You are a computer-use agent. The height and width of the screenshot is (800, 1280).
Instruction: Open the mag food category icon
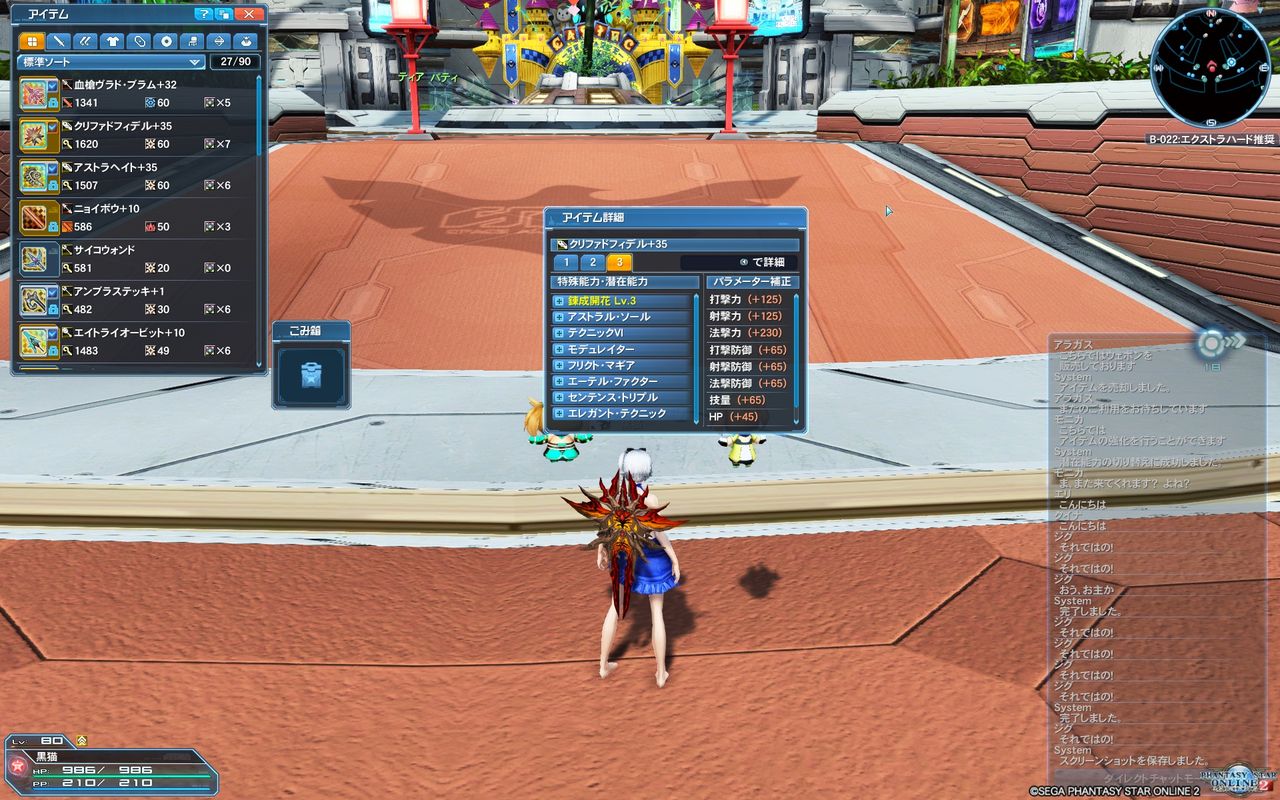coord(245,41)
